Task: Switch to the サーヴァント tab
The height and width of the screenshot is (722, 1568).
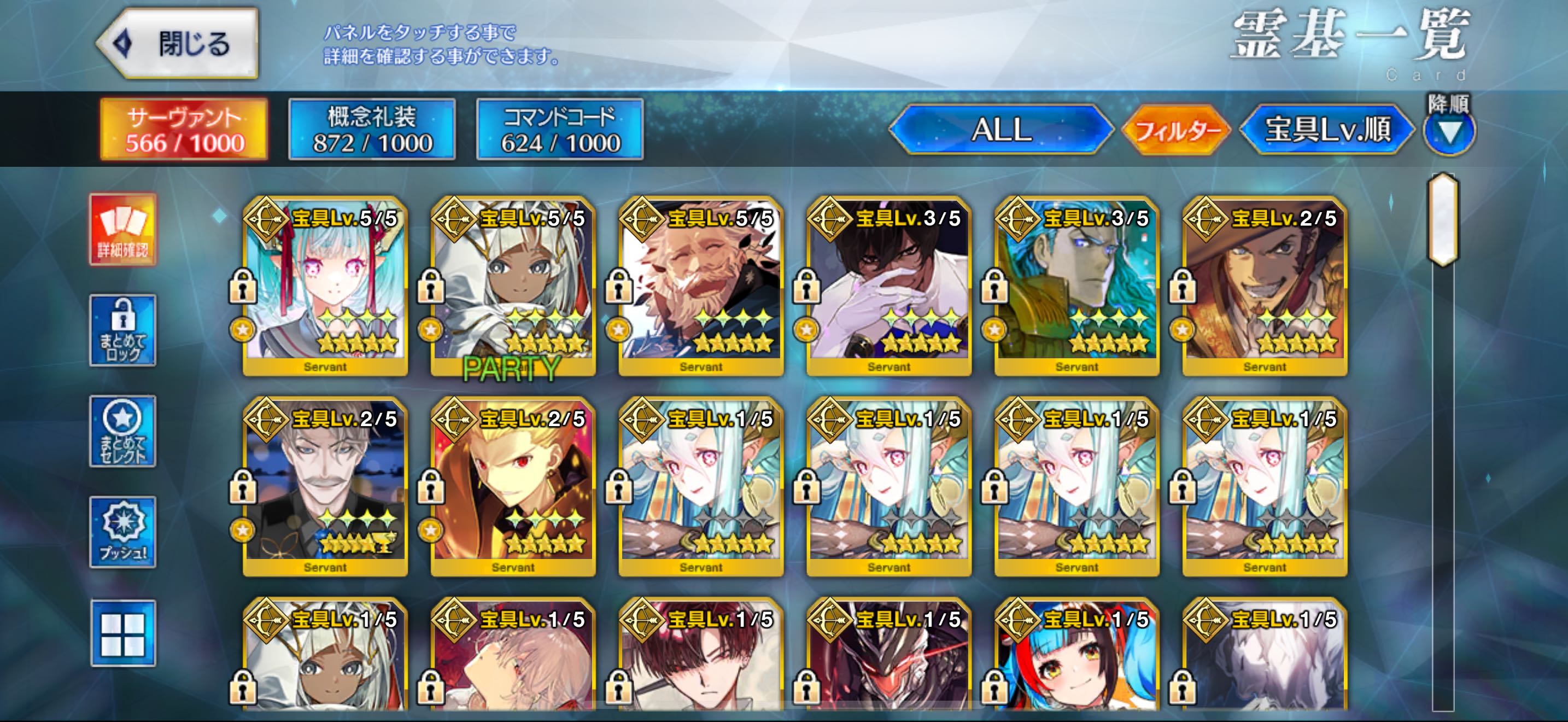Action: [184, 130]
